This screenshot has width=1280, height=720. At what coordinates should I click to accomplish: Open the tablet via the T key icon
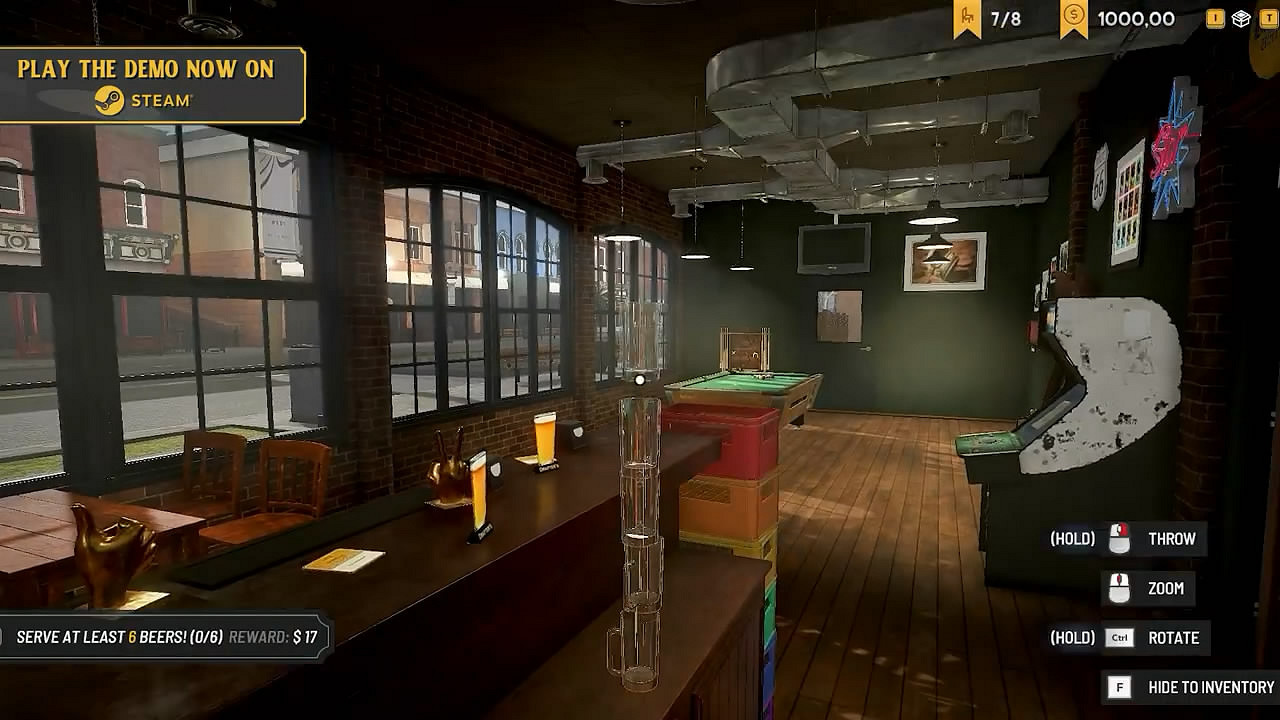pyautogui.click(x=1263, y=18)
